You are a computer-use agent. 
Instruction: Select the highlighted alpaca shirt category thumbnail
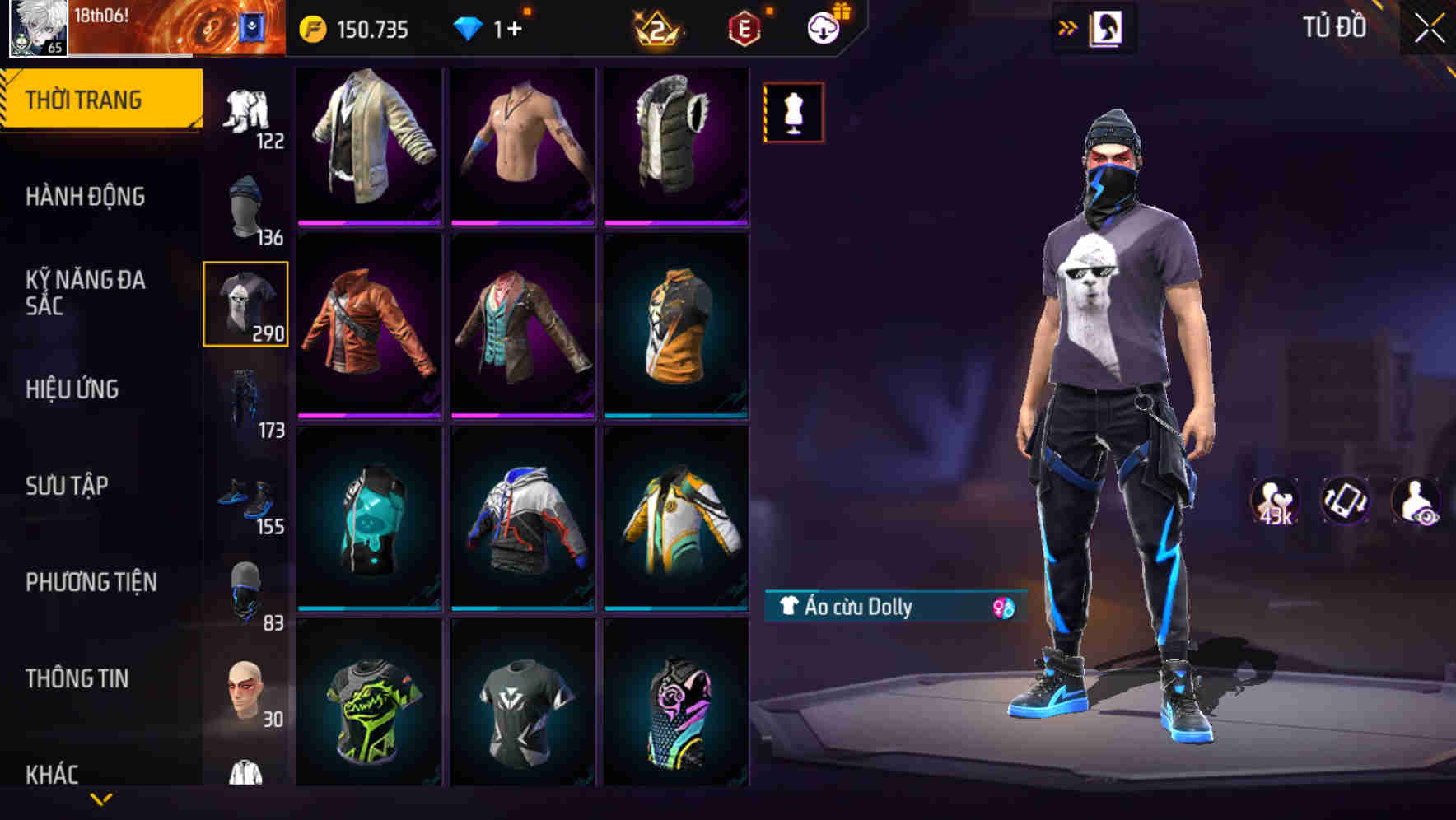point(245,301)
